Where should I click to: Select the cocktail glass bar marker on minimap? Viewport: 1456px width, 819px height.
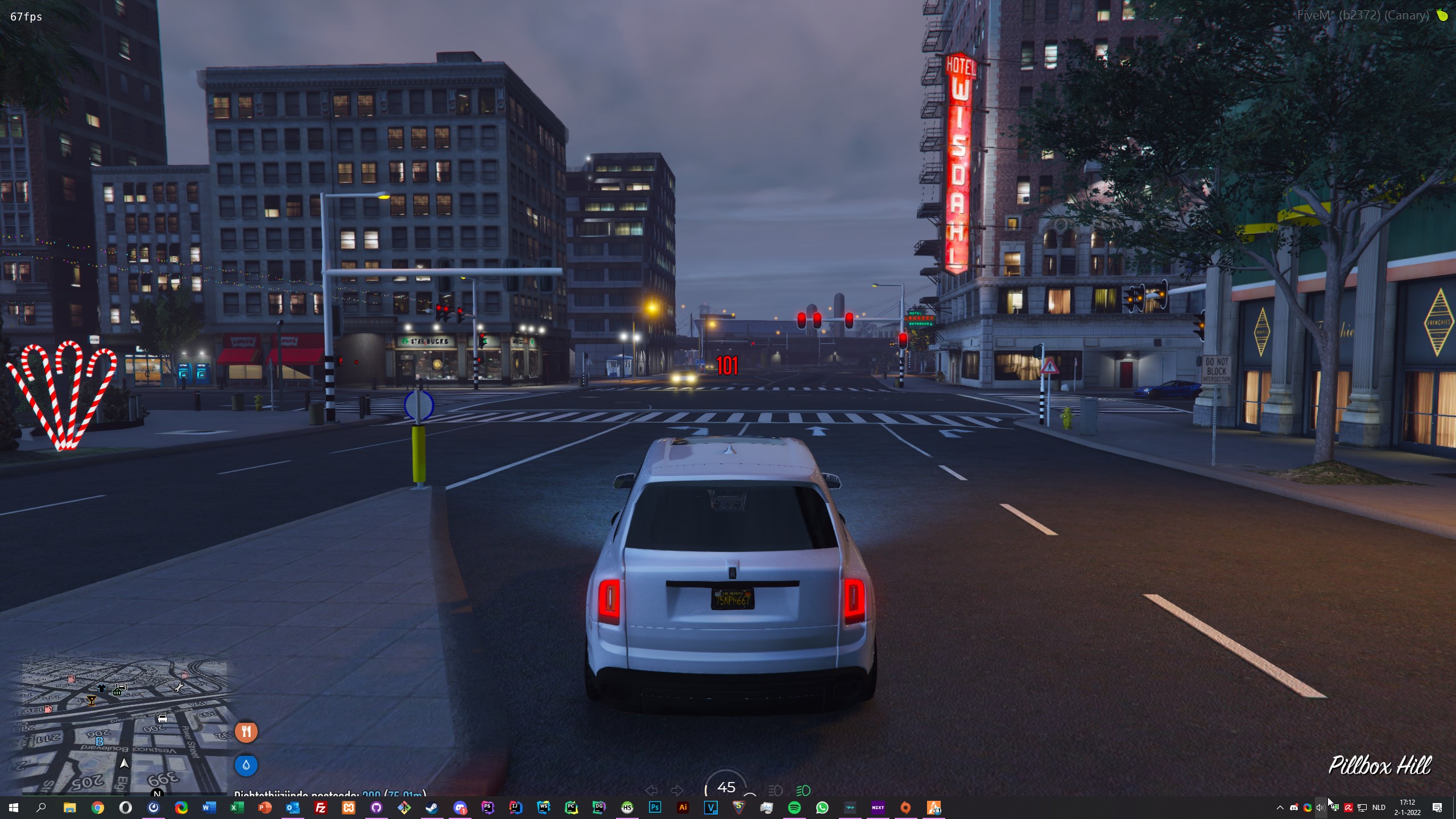[91, 700]
